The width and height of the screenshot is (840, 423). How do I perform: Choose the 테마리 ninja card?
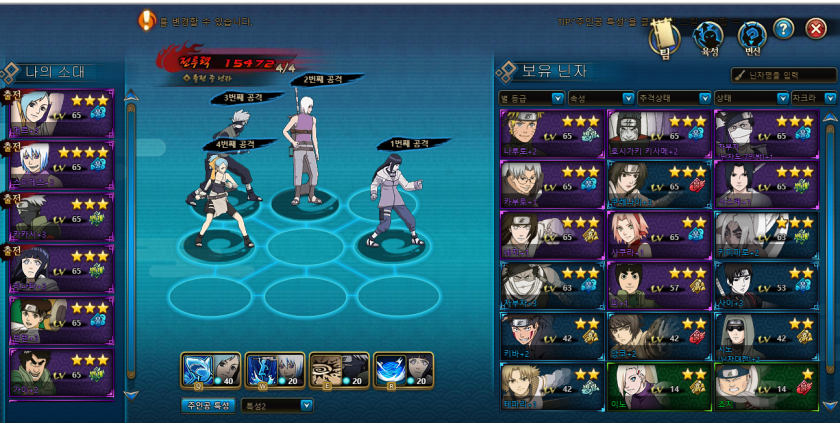[551, 390]
